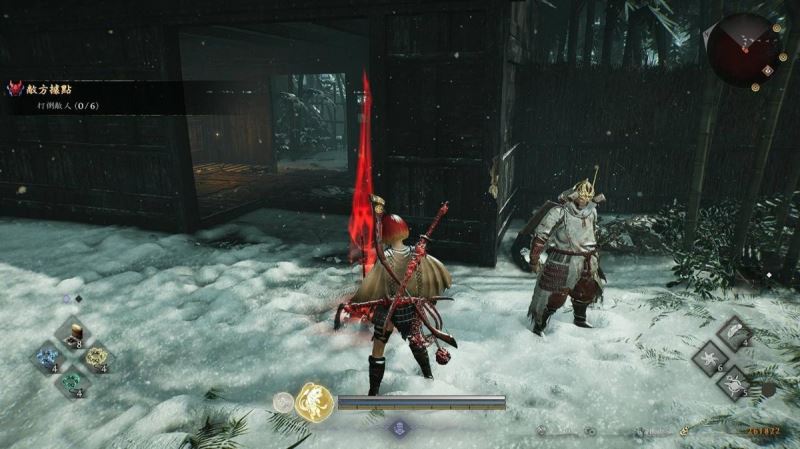Select the yellow orb item slot
This screenshot has width=800, height=449.
point(96,357)
